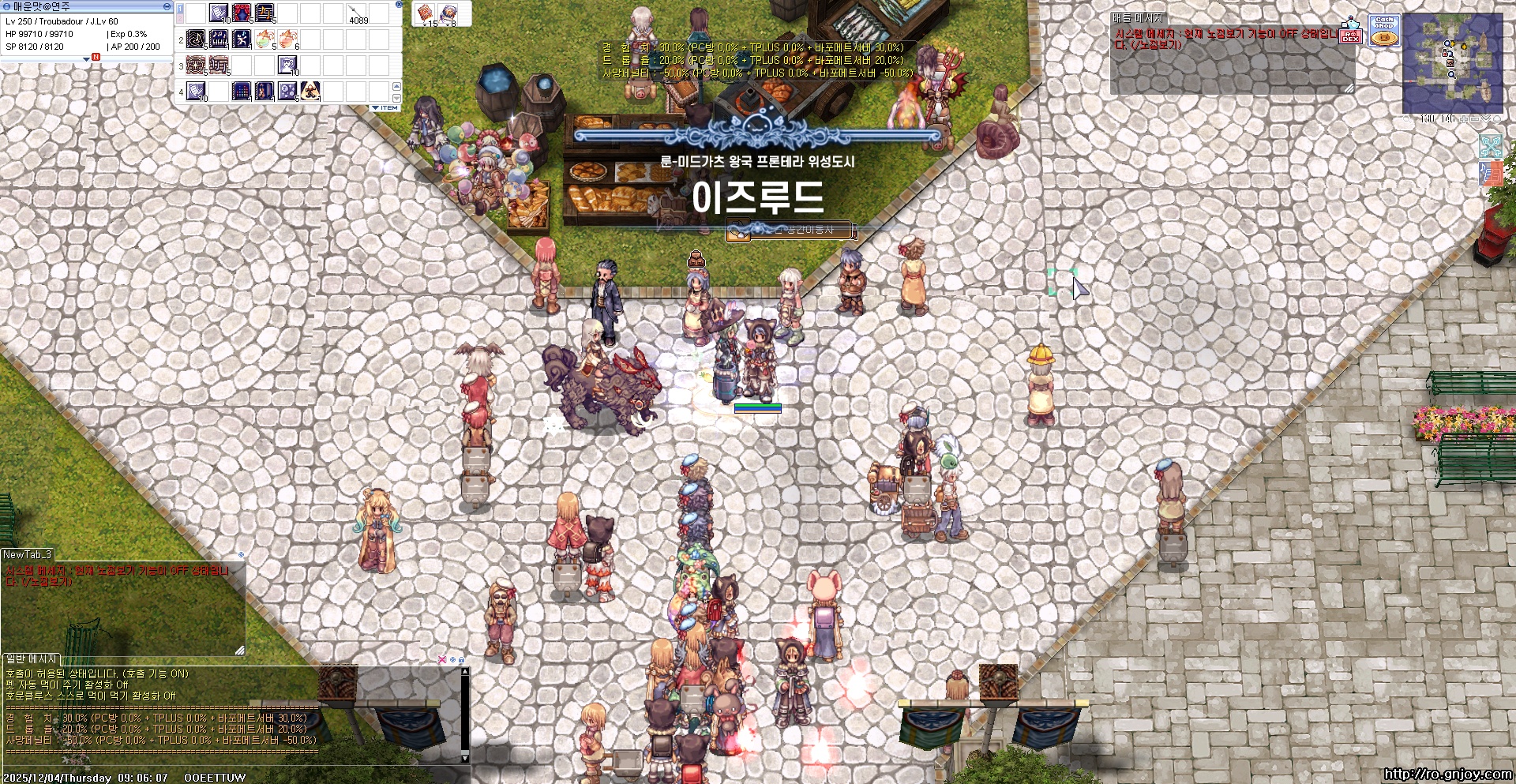Select the music score skill in hotbar row 1
This screenshot has width=1516, height=784.
coord(265,13)
